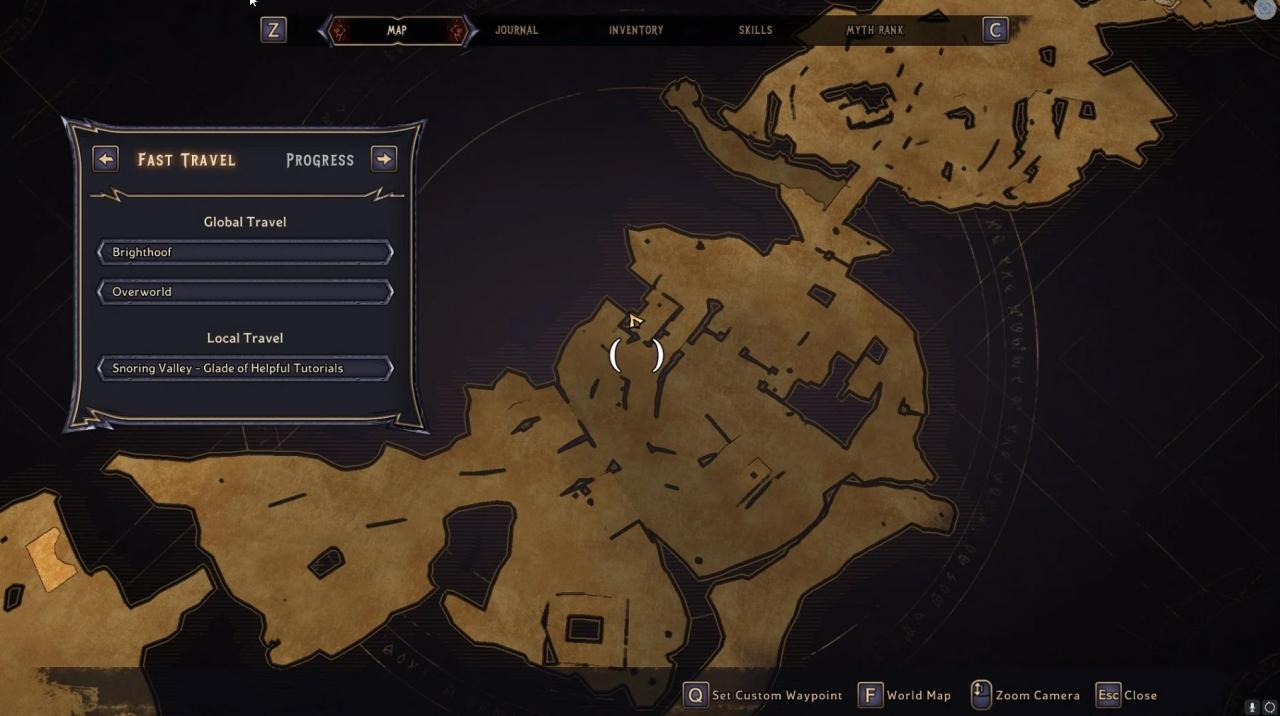Switch the panel to Progress

coord(320,160)
